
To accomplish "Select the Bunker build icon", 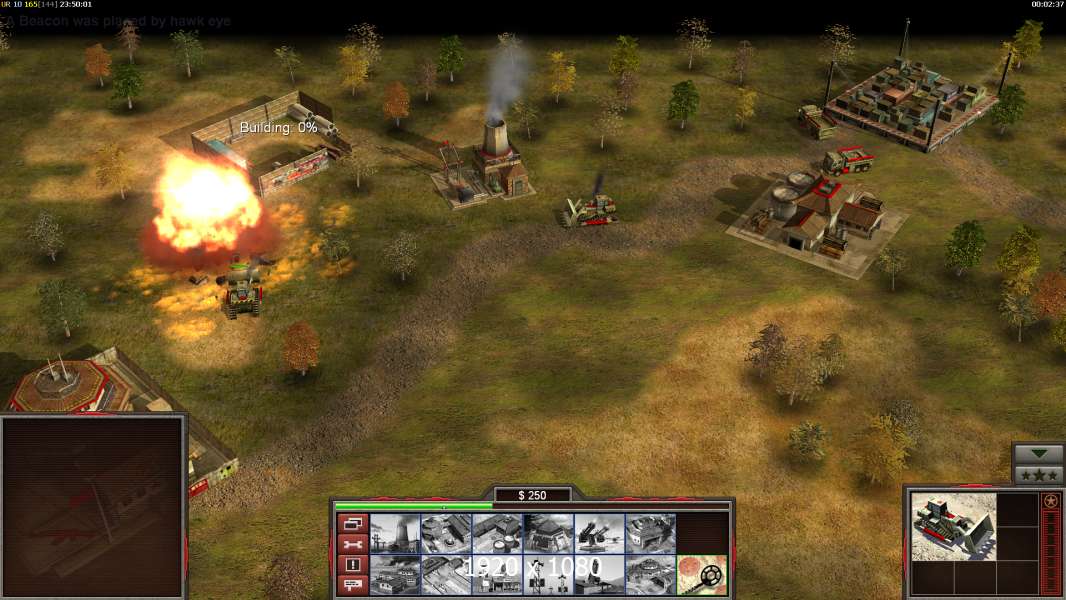I will point(548,533).
